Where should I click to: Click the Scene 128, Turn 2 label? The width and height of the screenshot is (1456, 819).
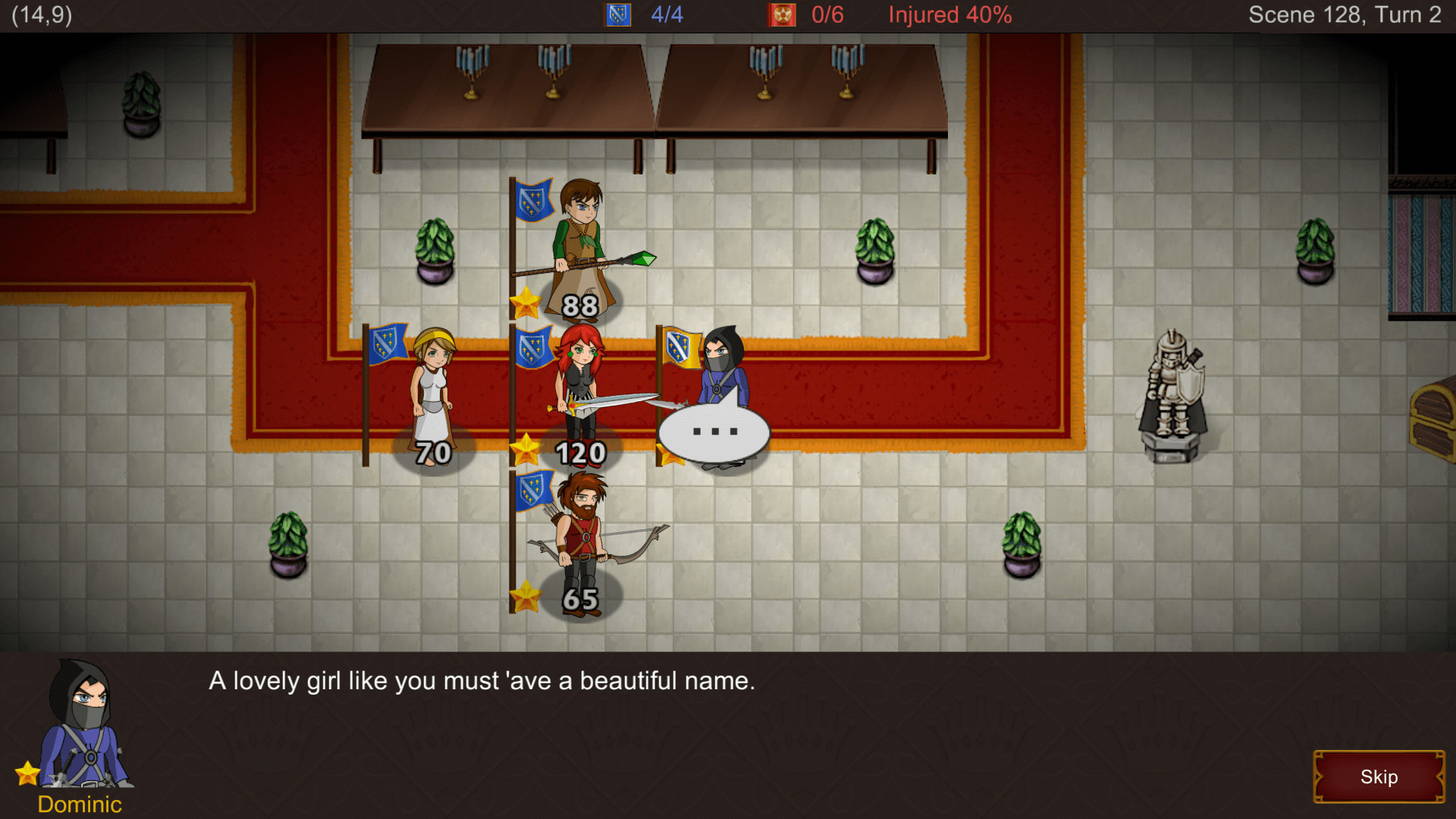pos(1345,14)
